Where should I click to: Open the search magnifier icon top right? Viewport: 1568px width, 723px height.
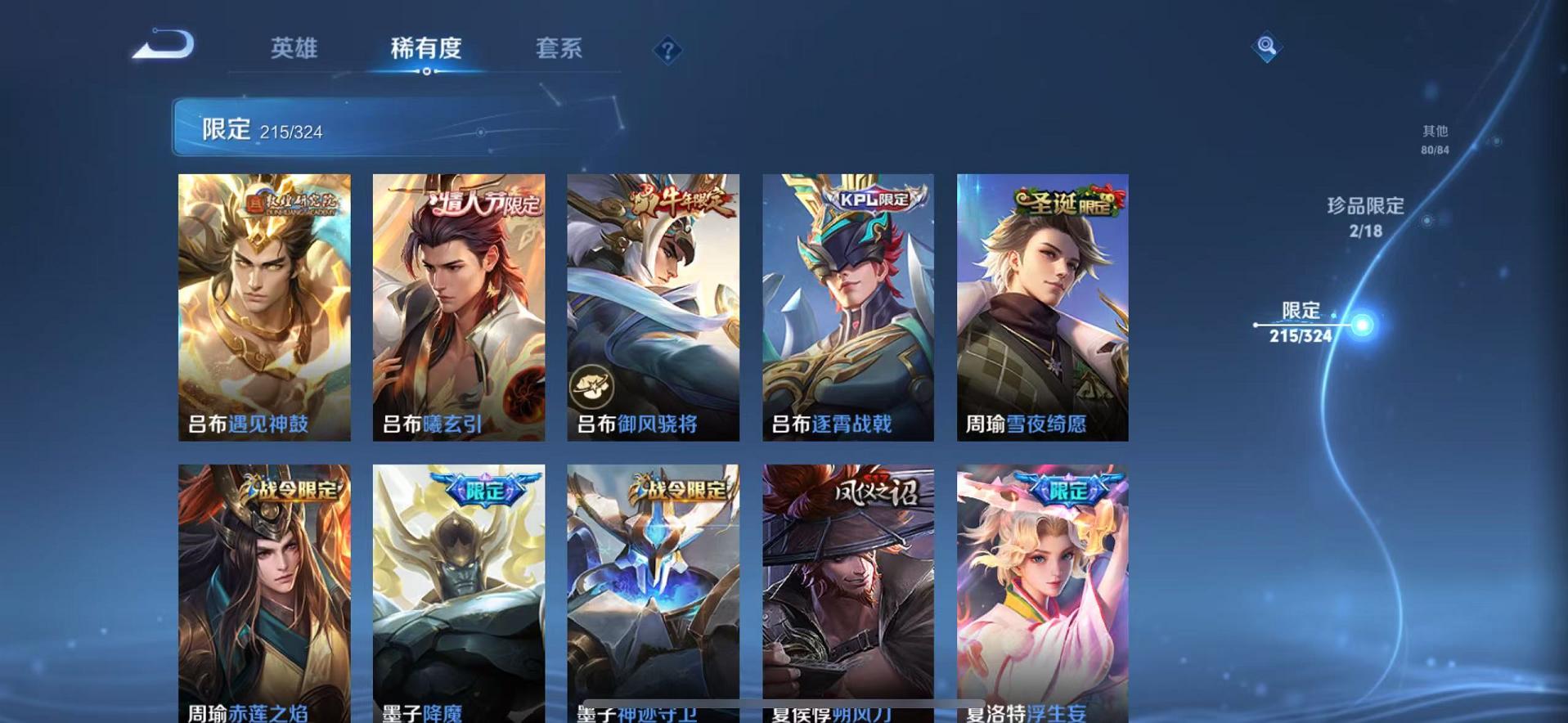(1266, 47)
